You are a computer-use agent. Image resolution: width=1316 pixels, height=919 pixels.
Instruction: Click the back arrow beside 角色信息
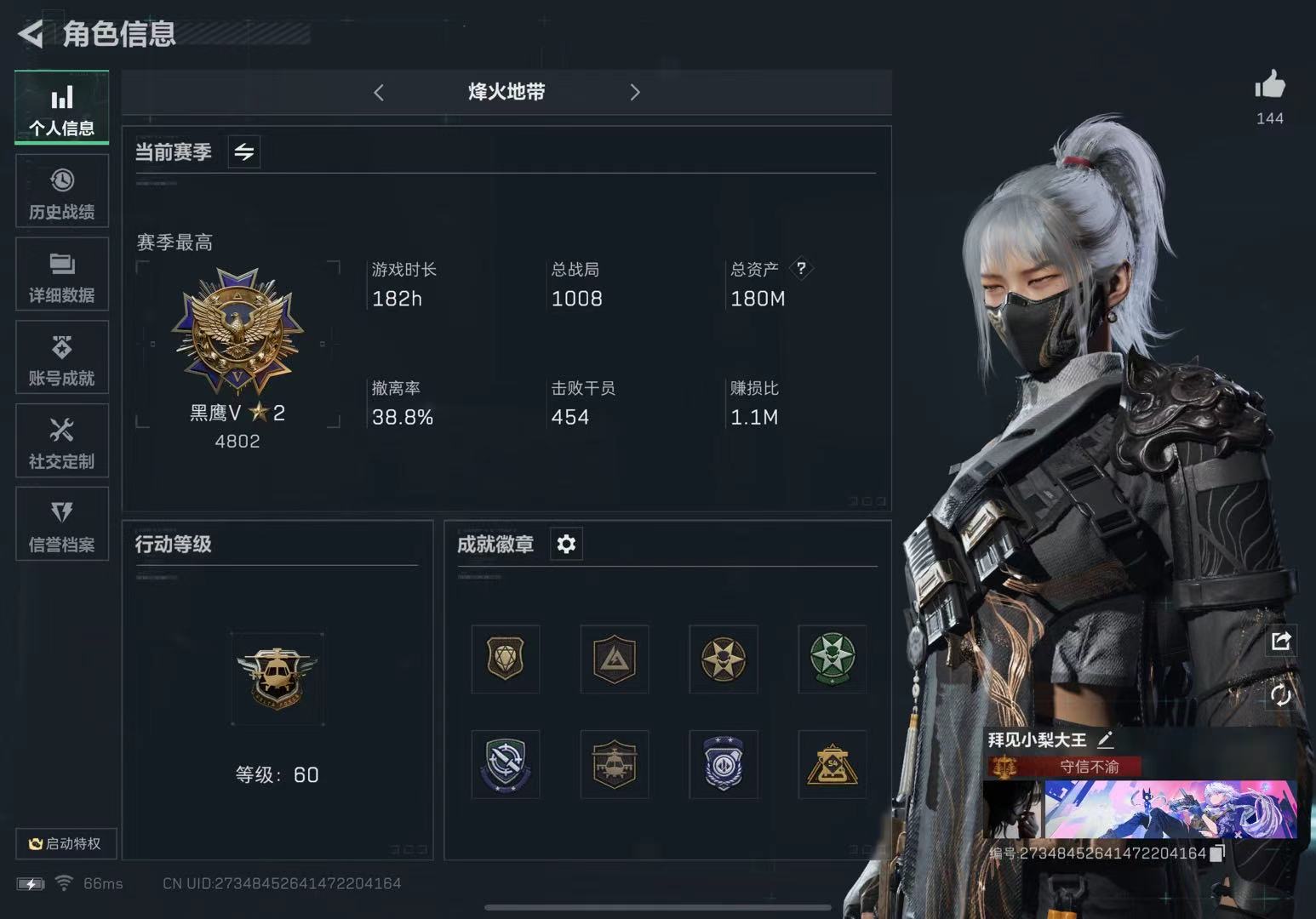[31, 36]
